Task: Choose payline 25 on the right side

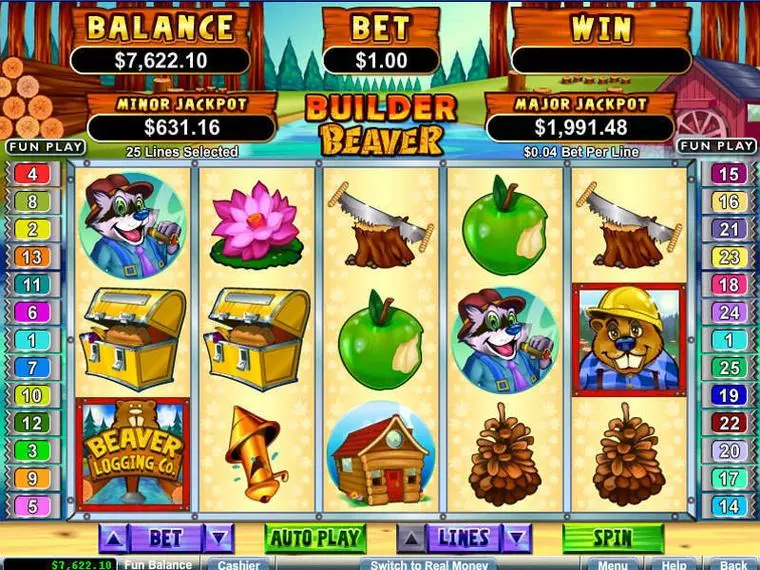Action: (x=729, y=367)
